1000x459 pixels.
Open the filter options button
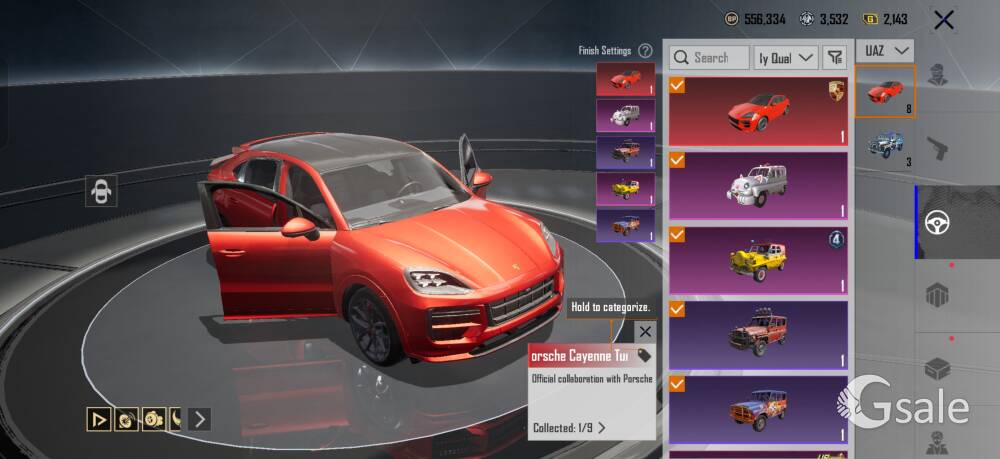point(834,58)
